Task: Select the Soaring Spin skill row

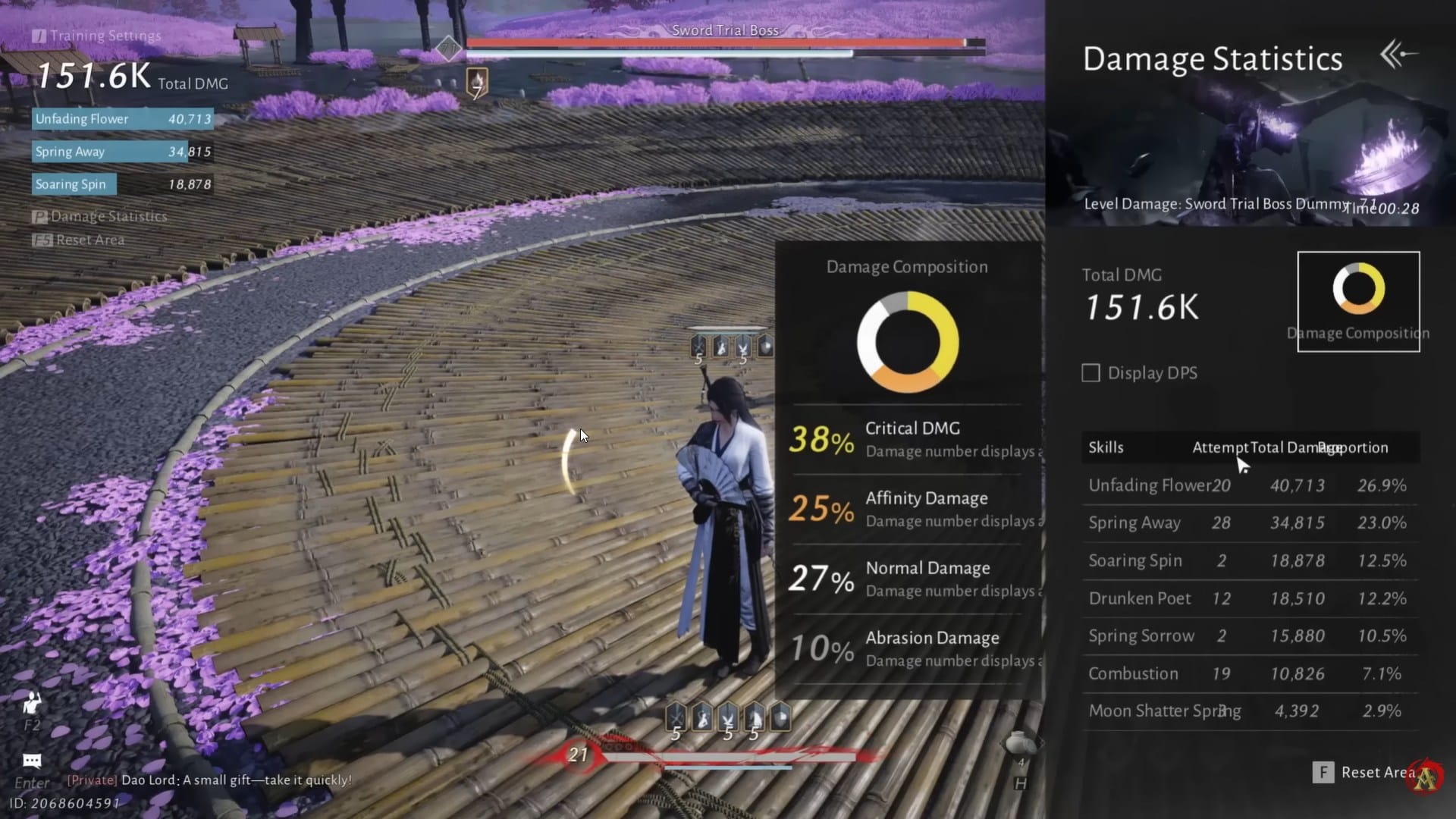Action: pyautogui.click(x=1247, y=561)
